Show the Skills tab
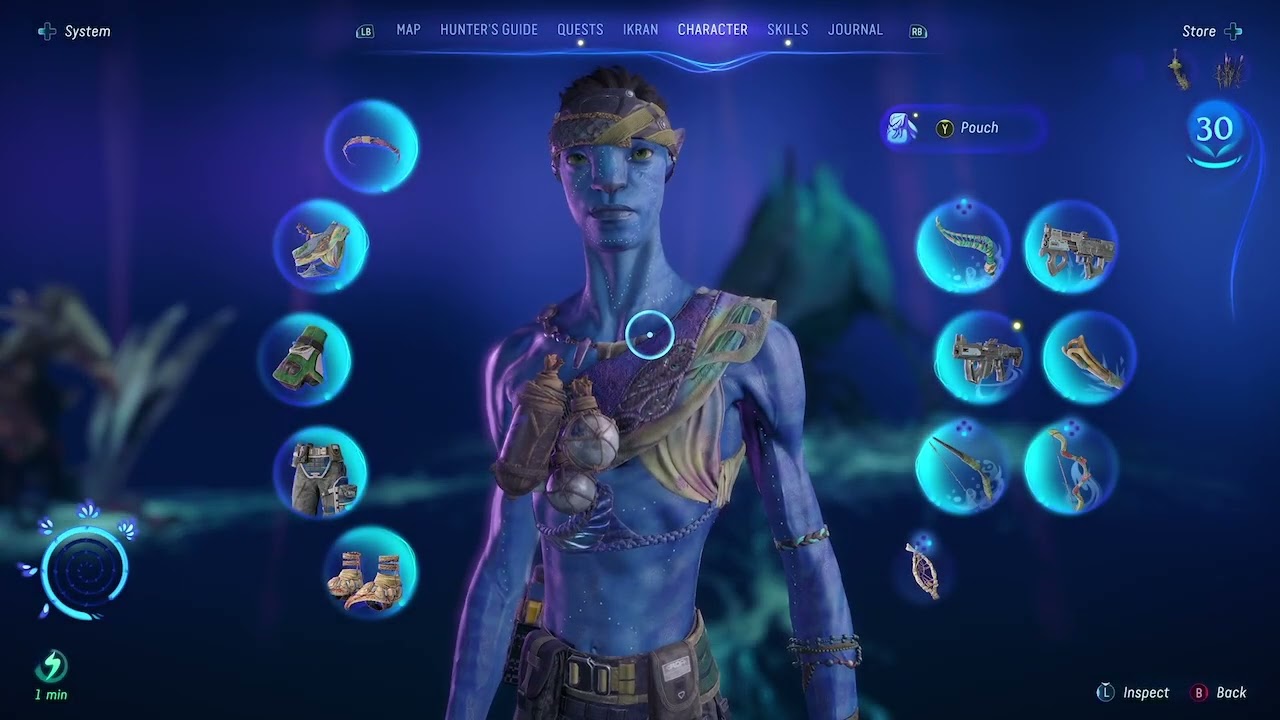The image size is (1280, 720). [x=788, y=30]
